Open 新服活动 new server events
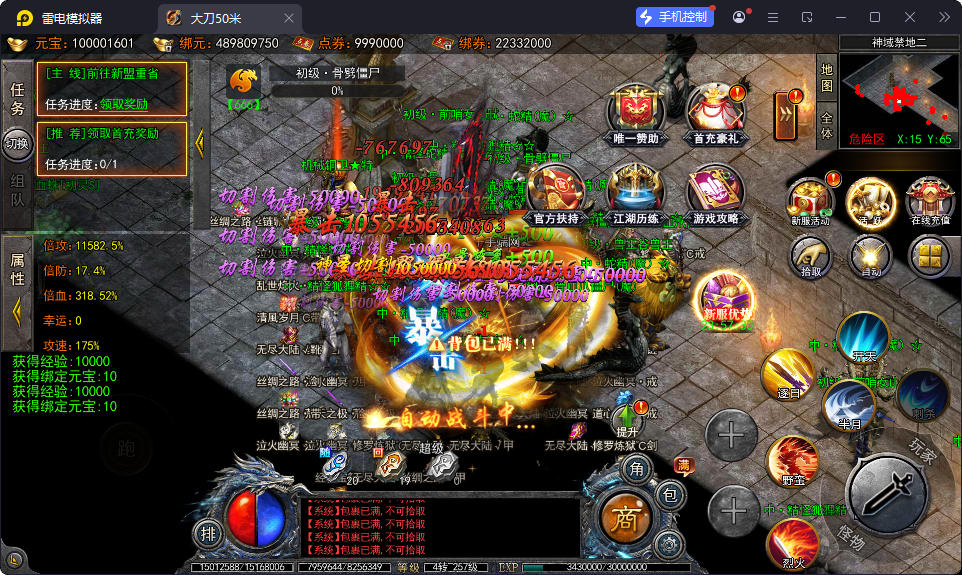 [x=810, y=200]
